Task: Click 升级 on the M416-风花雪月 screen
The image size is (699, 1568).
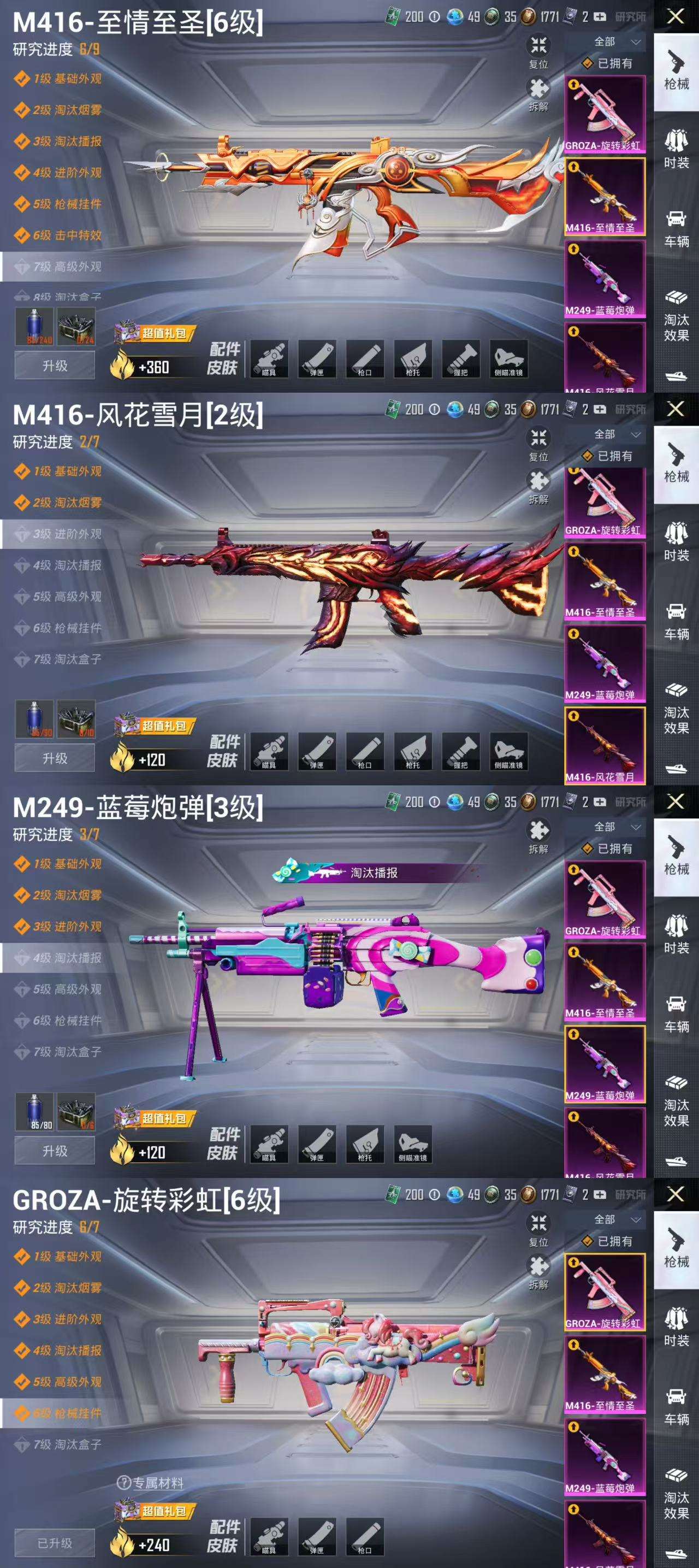Action: [x=55, y=758]
